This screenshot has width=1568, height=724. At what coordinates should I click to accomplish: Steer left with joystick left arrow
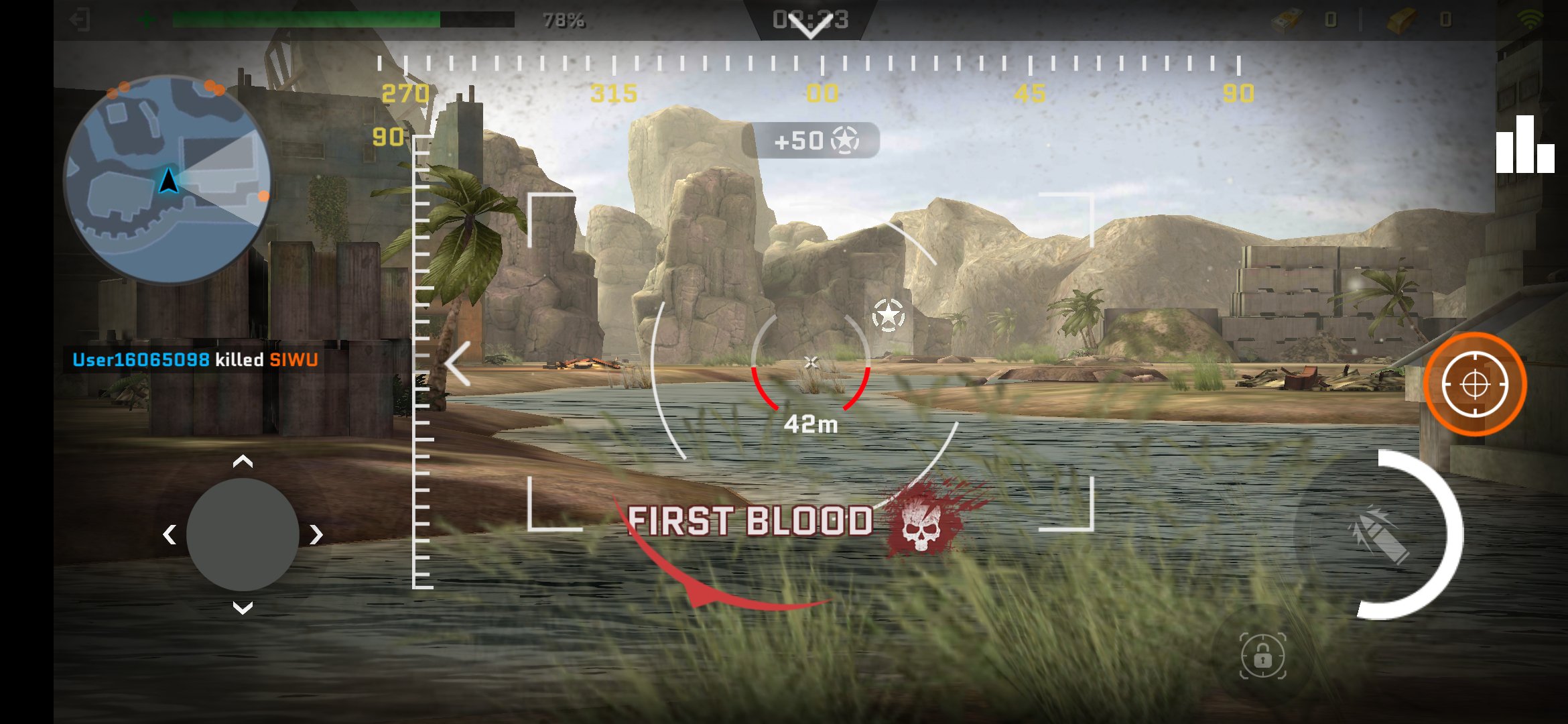170,534
